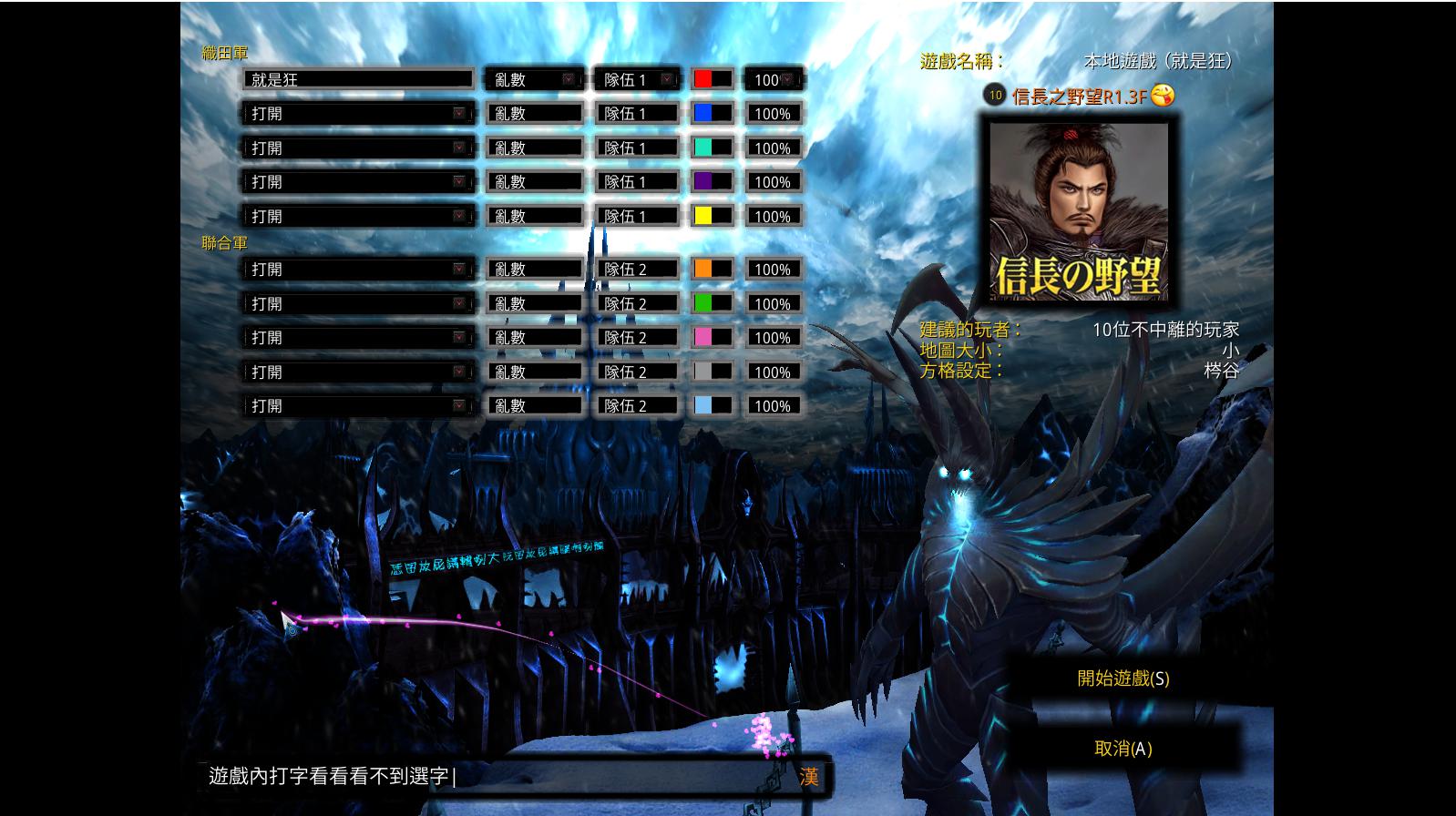Click the 信長の野望 map preview image
Screen dimensions: 1456x816
(1079, 211)
